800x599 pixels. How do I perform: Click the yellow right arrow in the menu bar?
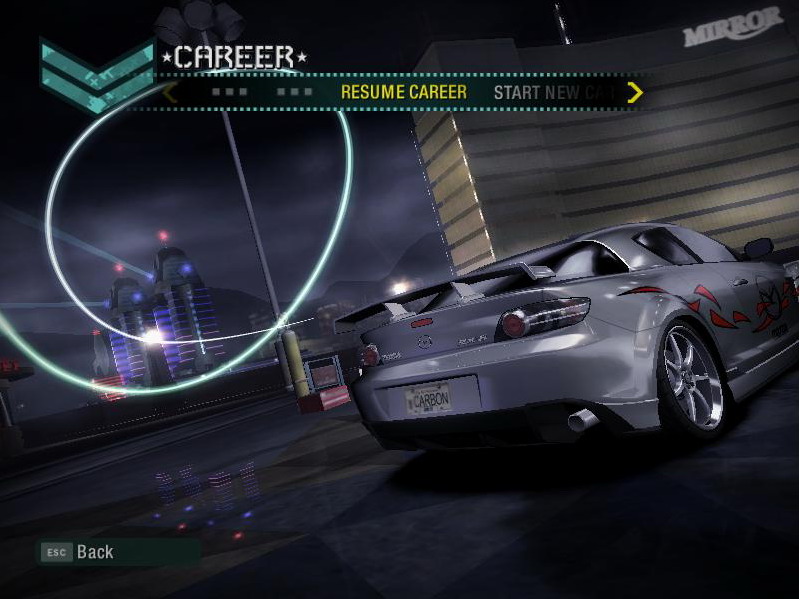634,92
